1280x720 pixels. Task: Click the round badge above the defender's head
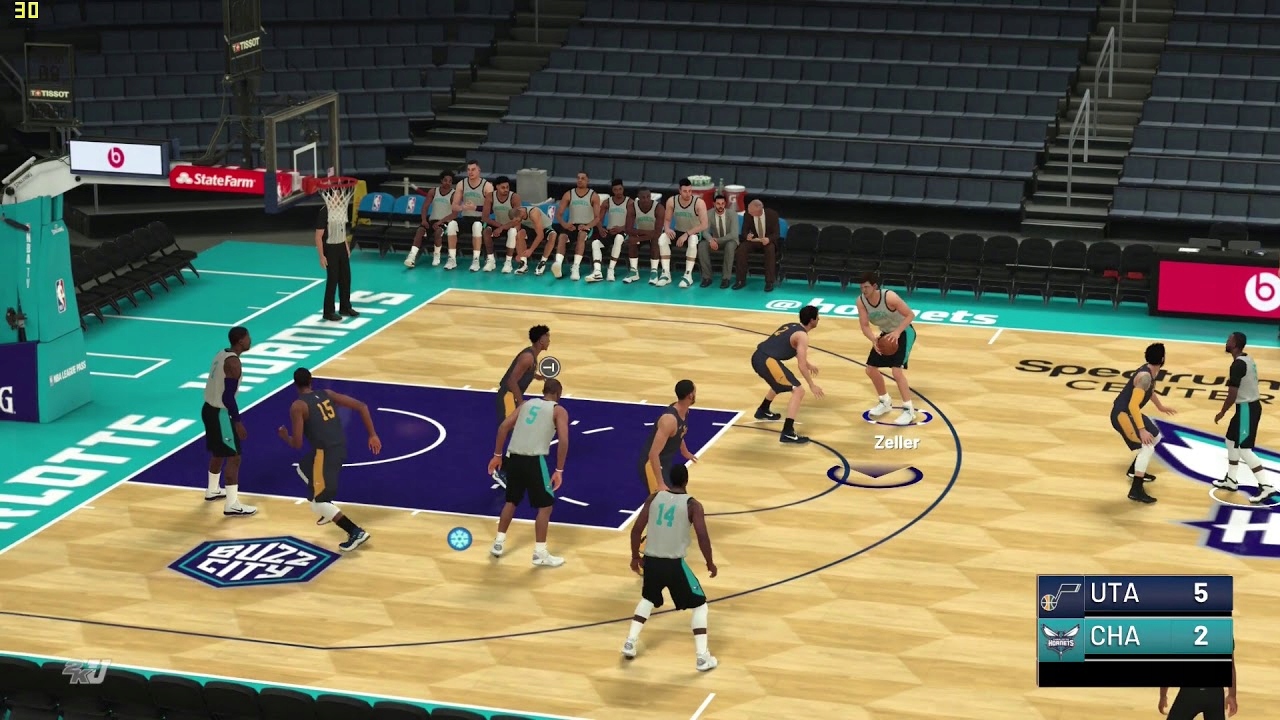(548, 367)
